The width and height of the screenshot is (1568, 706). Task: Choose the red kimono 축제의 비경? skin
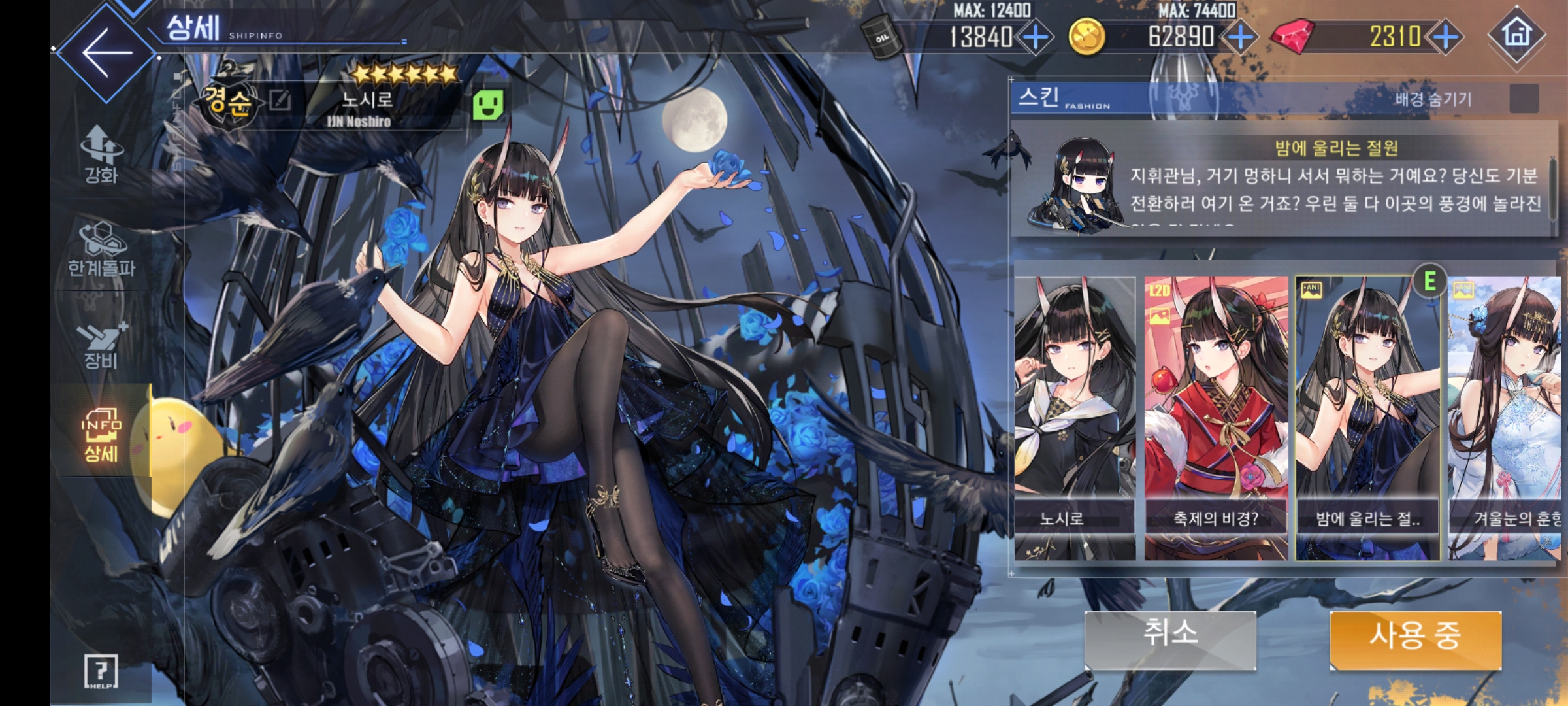(1216, 418)
